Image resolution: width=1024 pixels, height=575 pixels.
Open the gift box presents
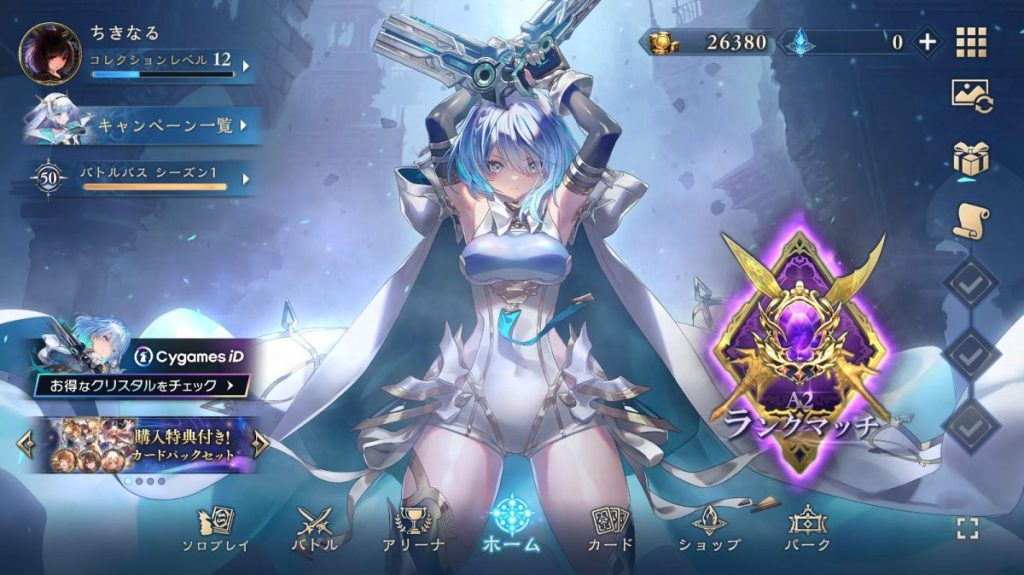(971, 158)
